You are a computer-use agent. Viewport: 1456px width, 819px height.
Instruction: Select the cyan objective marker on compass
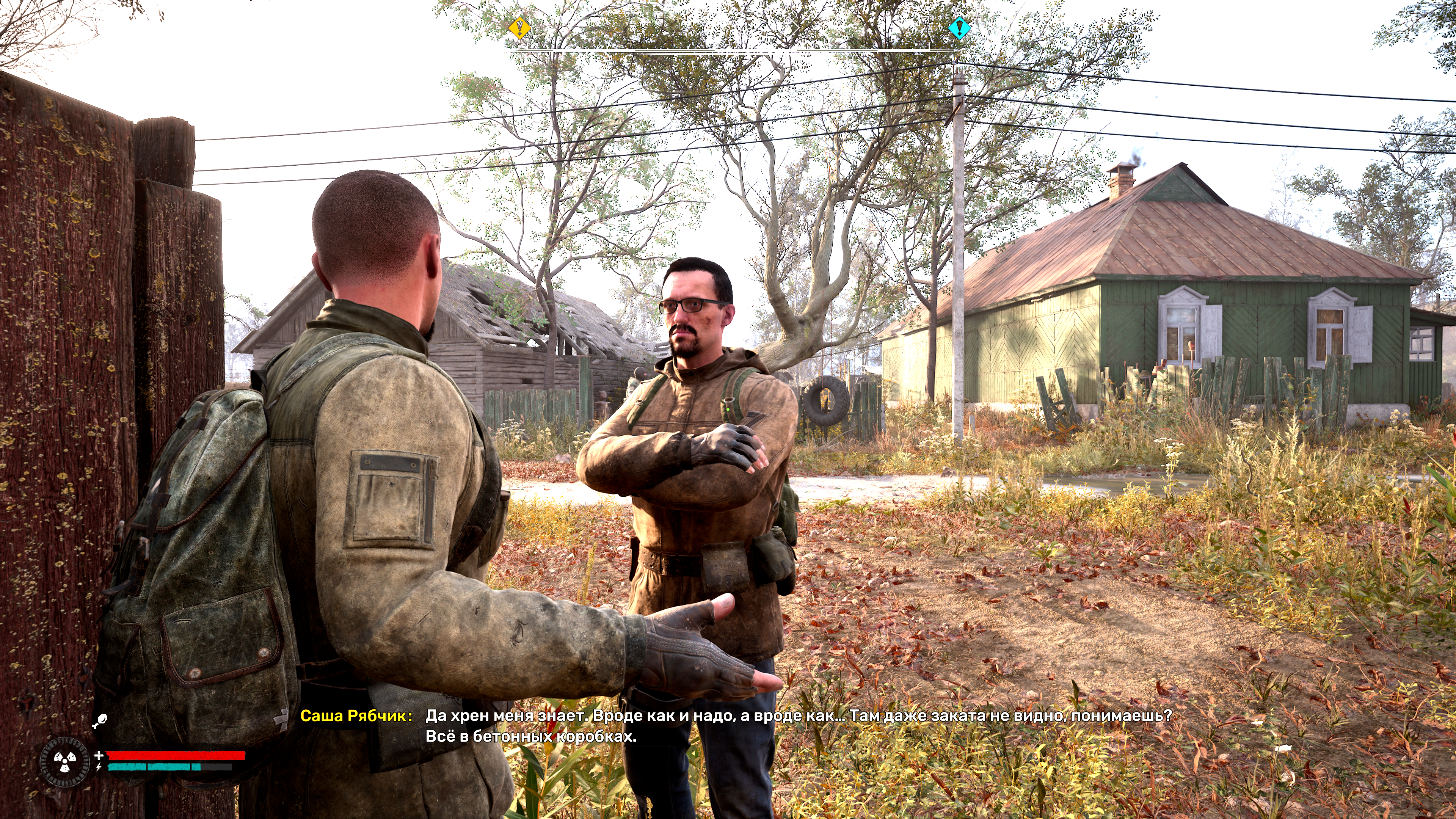coord(959,27)
